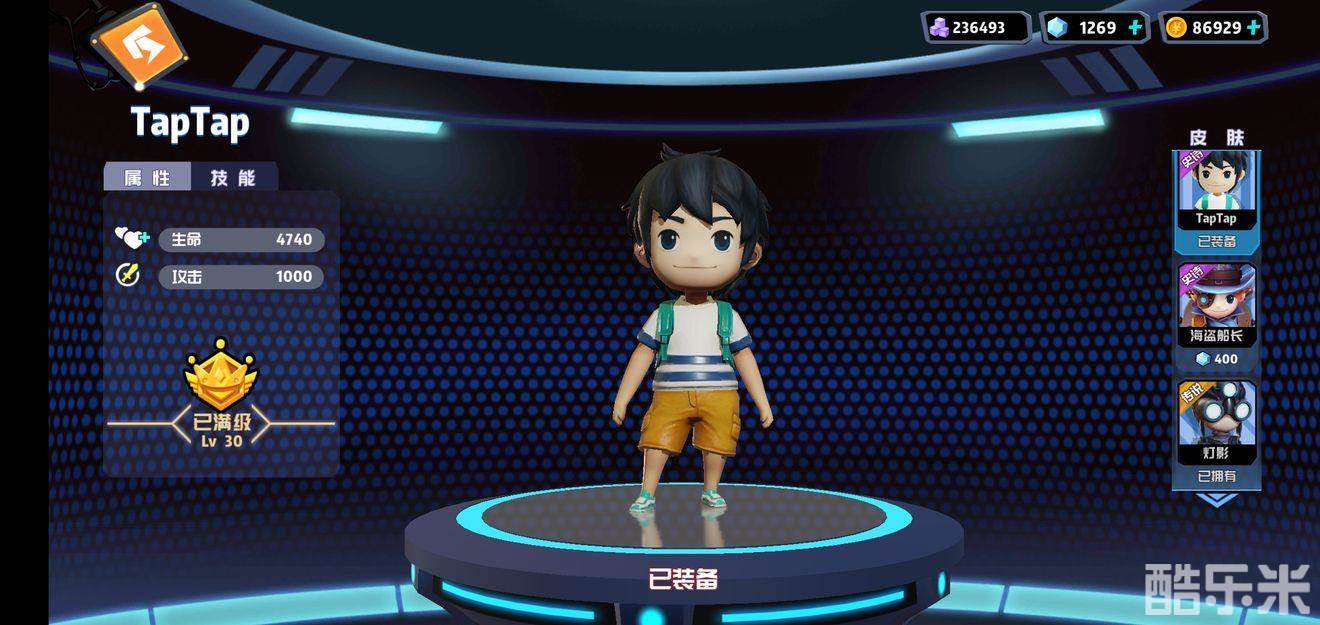Add more blue diamonds with plus button

point(1135,28)
